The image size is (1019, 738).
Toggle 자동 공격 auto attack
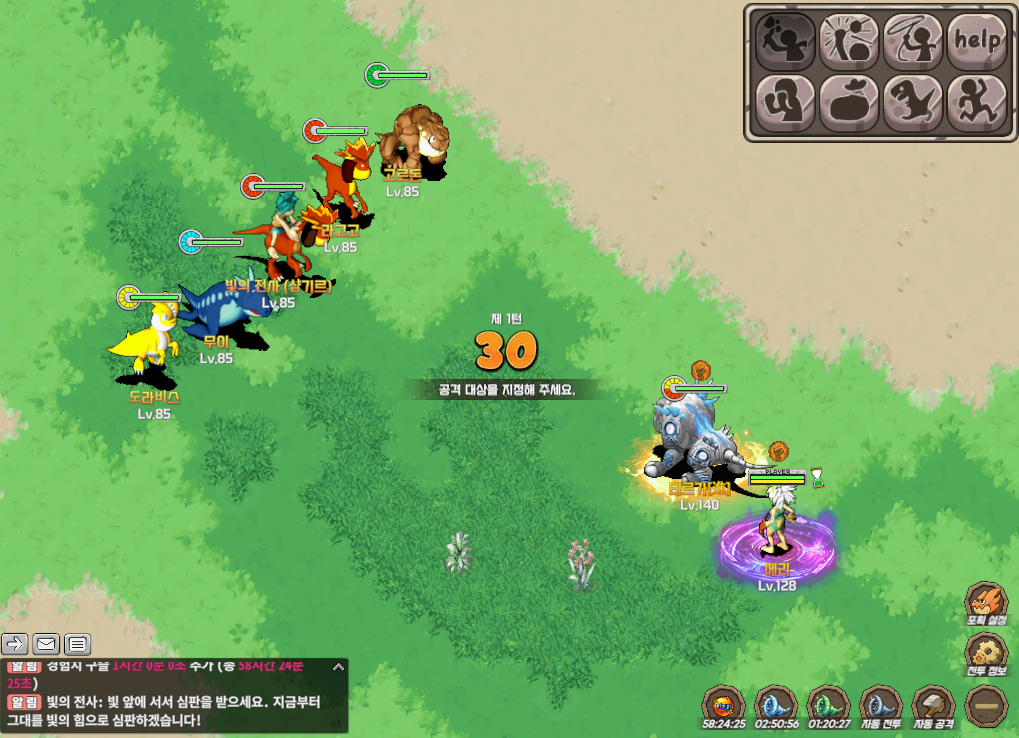(x=933, y=705)
